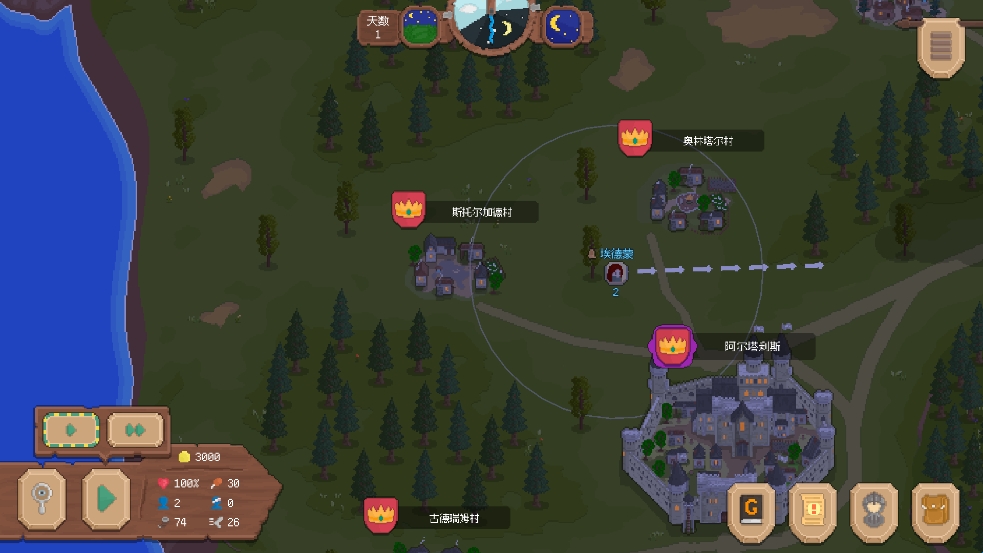Click the large green play button
983x553 pixels.
pos(105,497)
